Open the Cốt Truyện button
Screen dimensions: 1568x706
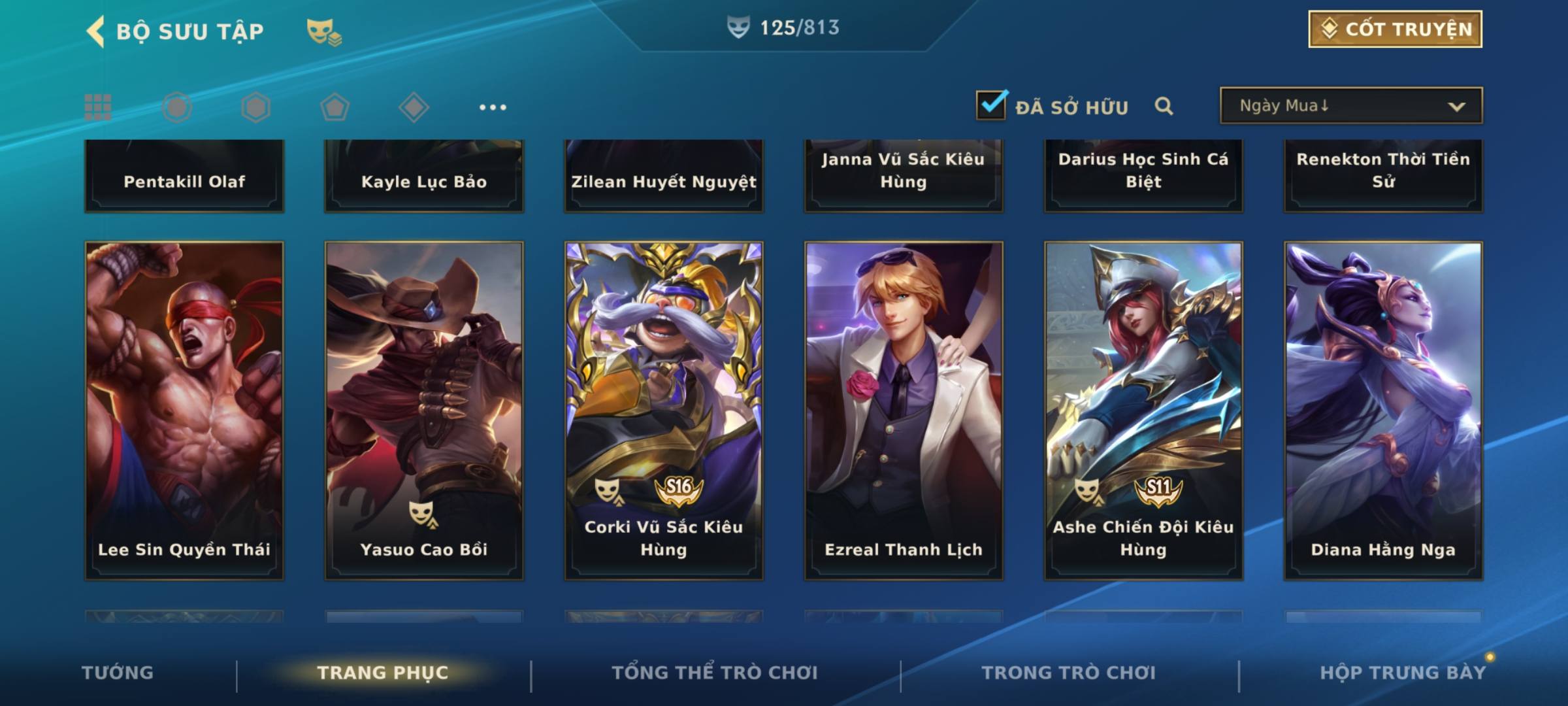(1395, 29)
